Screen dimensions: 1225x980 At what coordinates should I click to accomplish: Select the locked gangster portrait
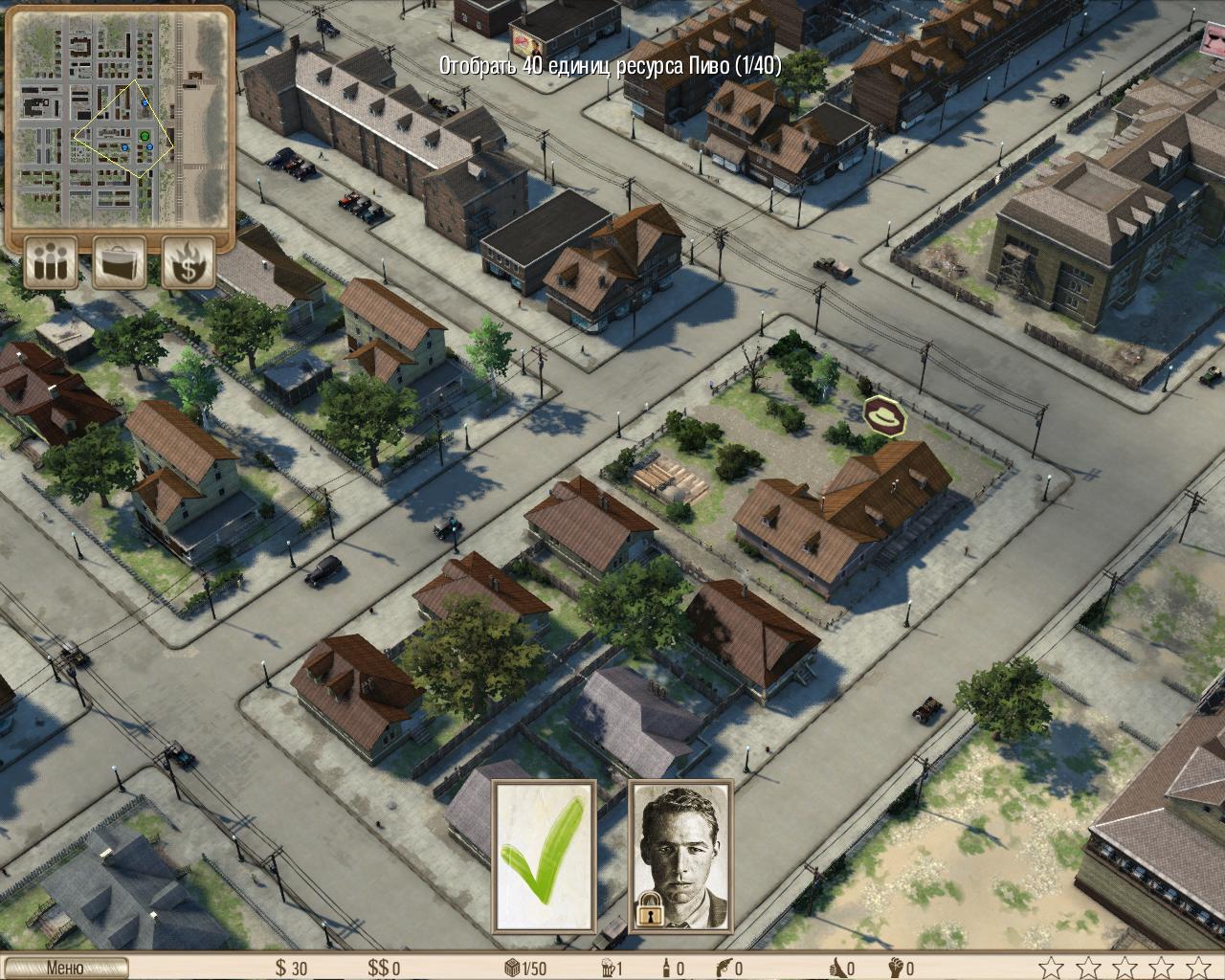[680, 857]
